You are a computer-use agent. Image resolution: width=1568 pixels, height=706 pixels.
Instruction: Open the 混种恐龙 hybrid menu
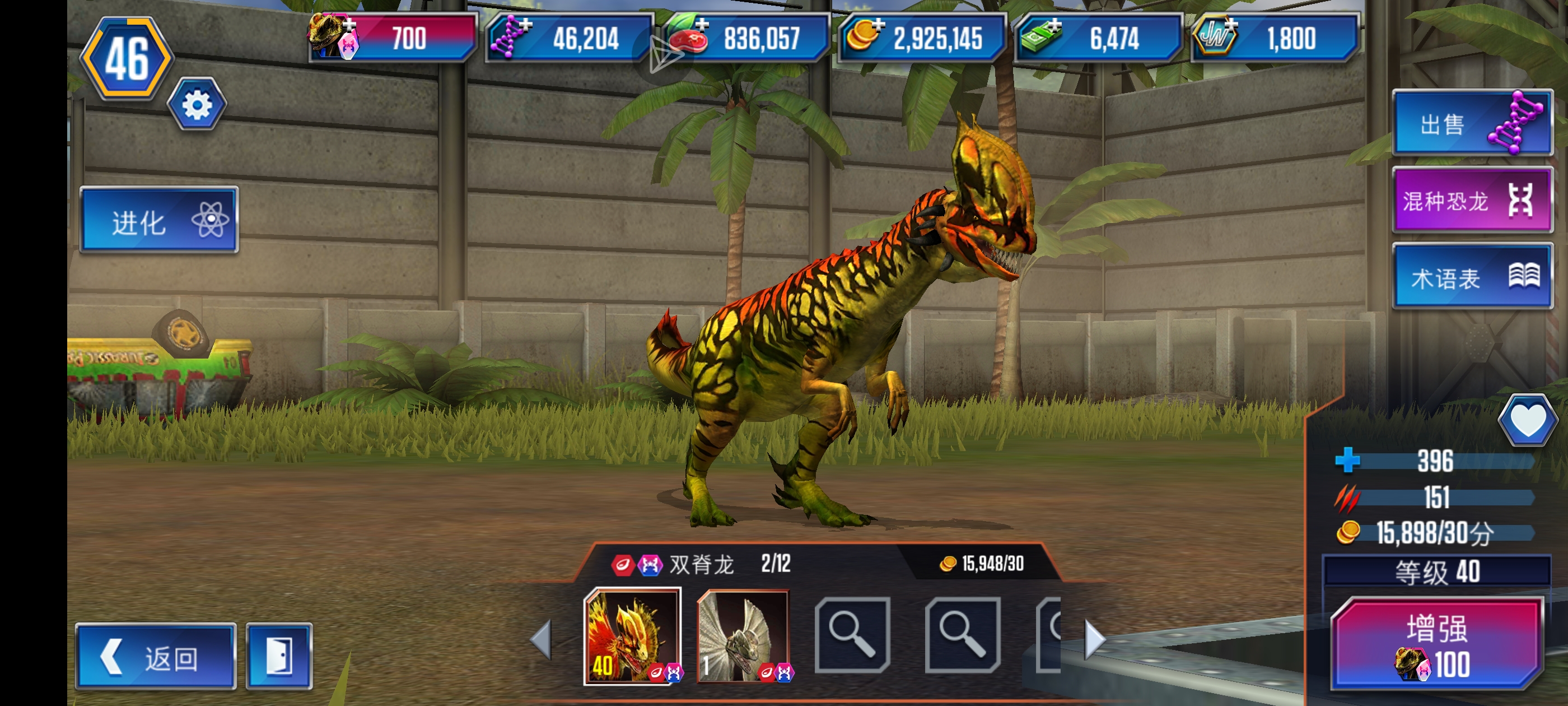(1471, 200)
